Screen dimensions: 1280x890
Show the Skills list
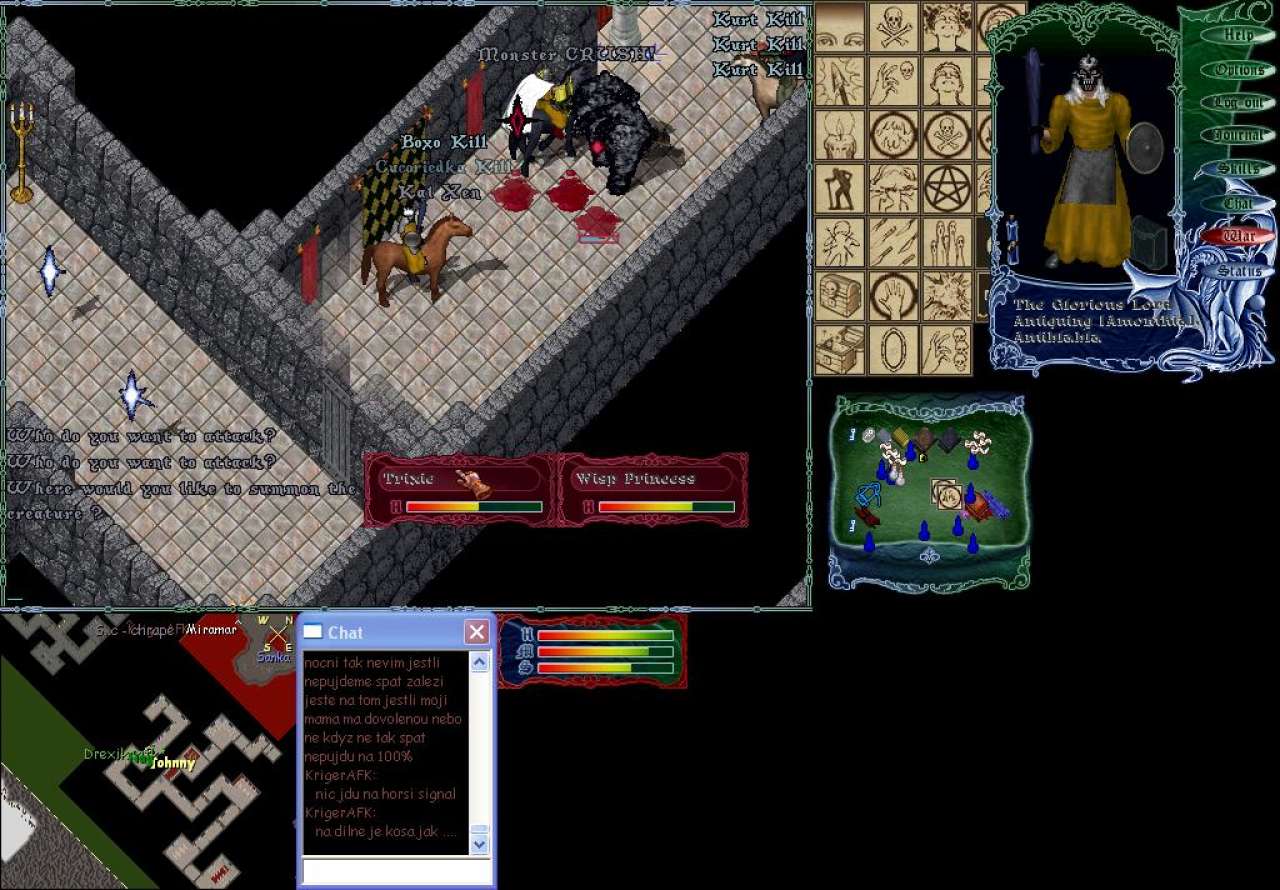tap(1238, 169)
